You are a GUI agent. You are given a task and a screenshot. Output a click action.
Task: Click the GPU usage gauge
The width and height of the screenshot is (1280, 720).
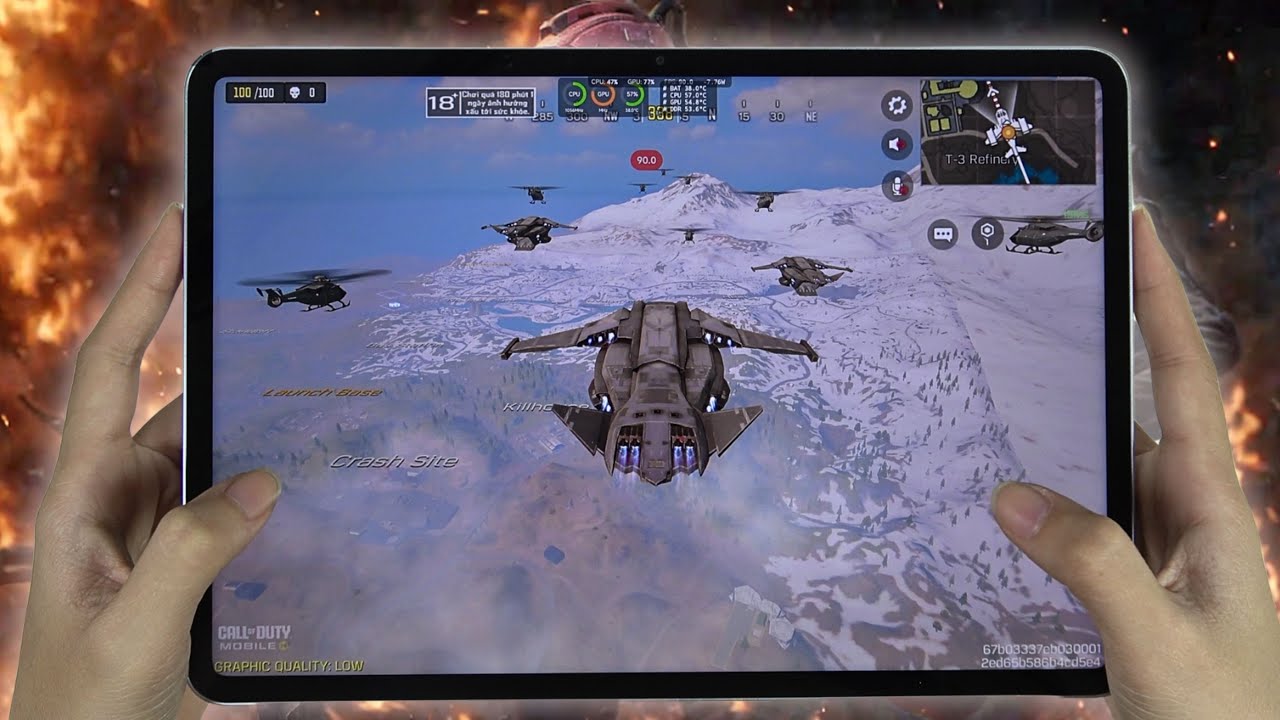[x=603, y=95]
